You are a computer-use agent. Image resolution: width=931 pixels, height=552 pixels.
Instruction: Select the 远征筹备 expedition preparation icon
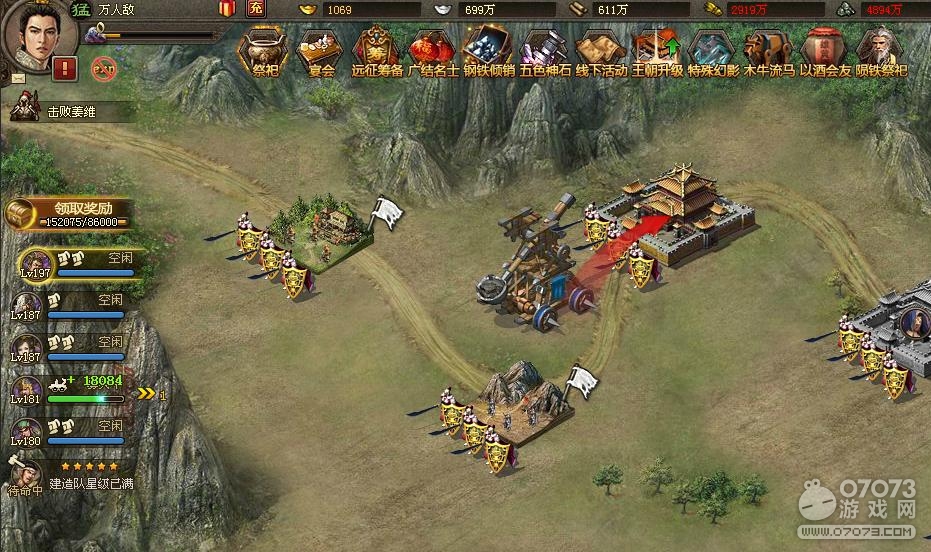pos(376,50)
